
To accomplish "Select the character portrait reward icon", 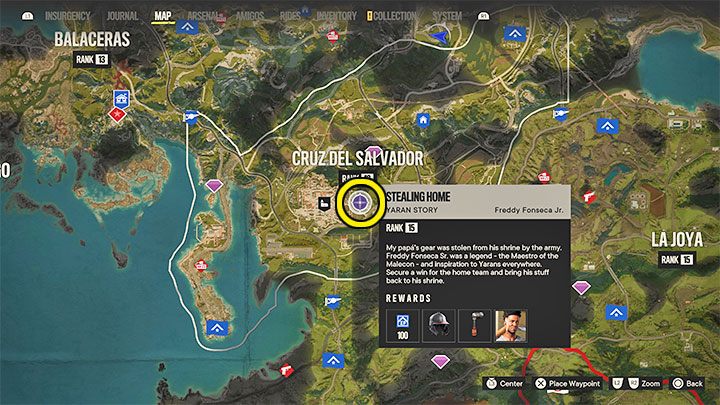I will pyautogui.click(x=511, y=323).
